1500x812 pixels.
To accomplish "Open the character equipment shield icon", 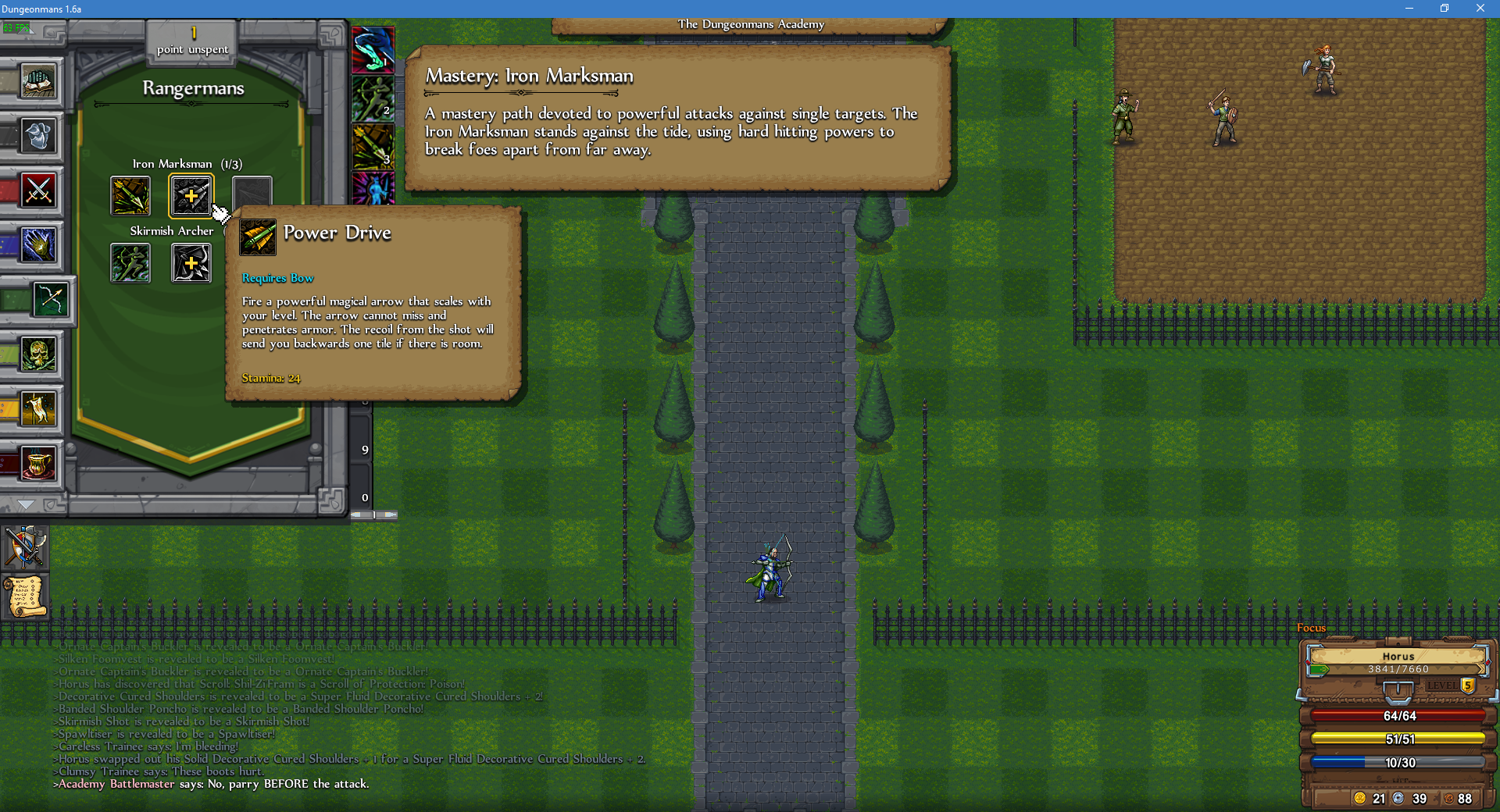I will click(26, 547).
